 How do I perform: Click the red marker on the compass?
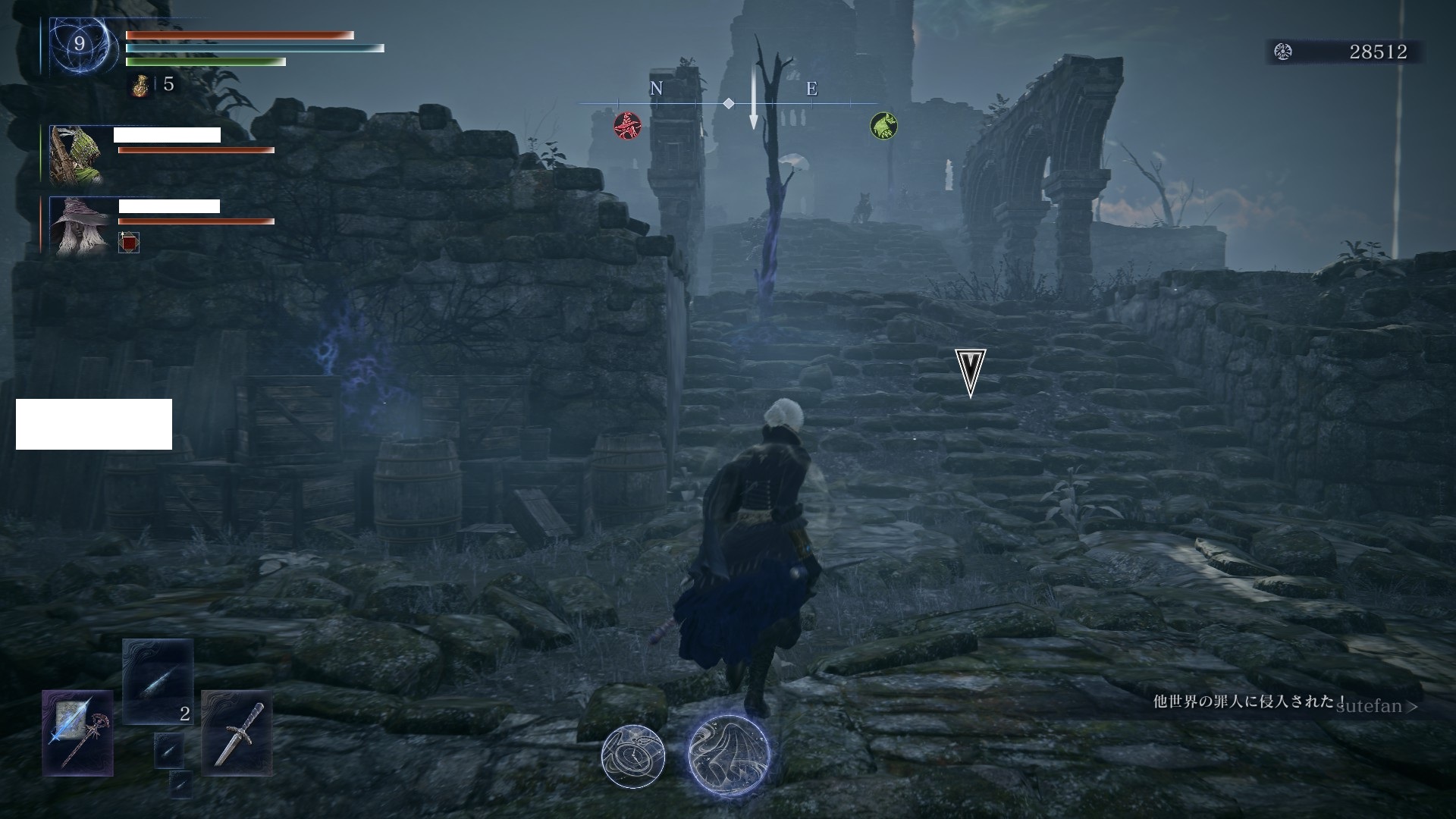[x=627, y=125]
